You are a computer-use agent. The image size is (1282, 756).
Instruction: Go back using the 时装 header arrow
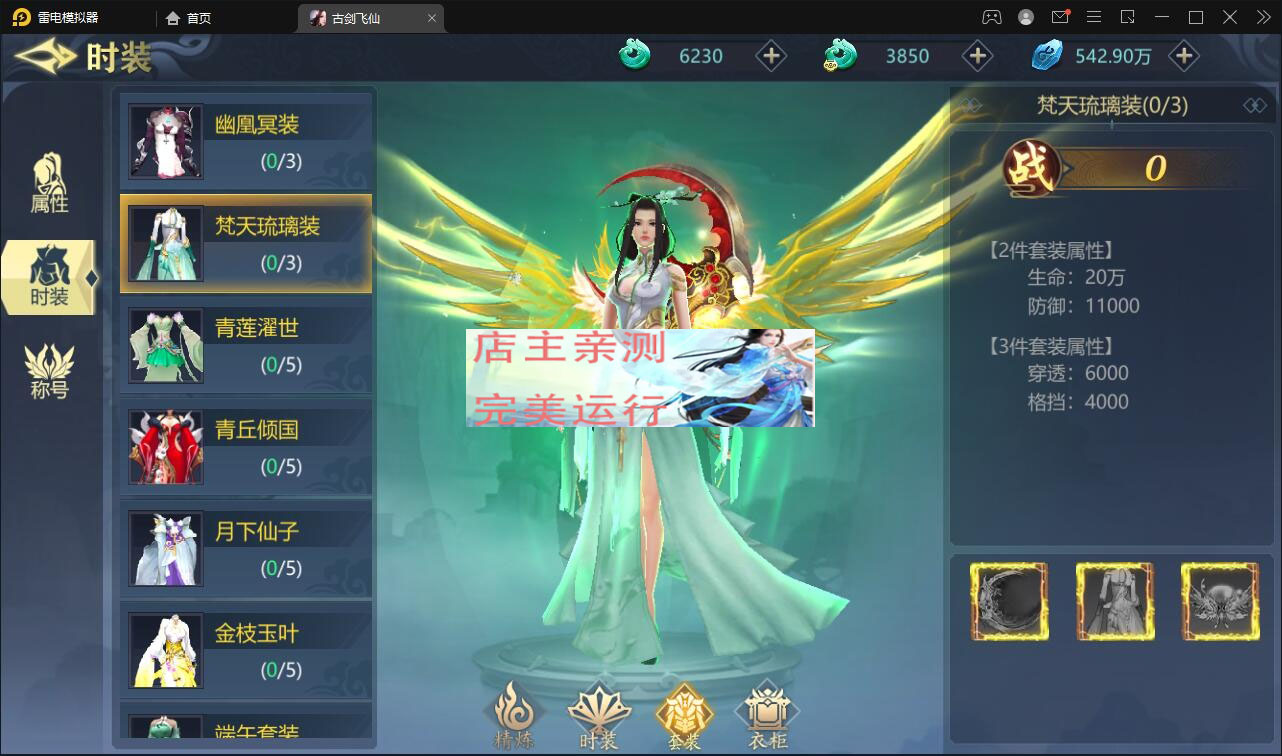45,56
